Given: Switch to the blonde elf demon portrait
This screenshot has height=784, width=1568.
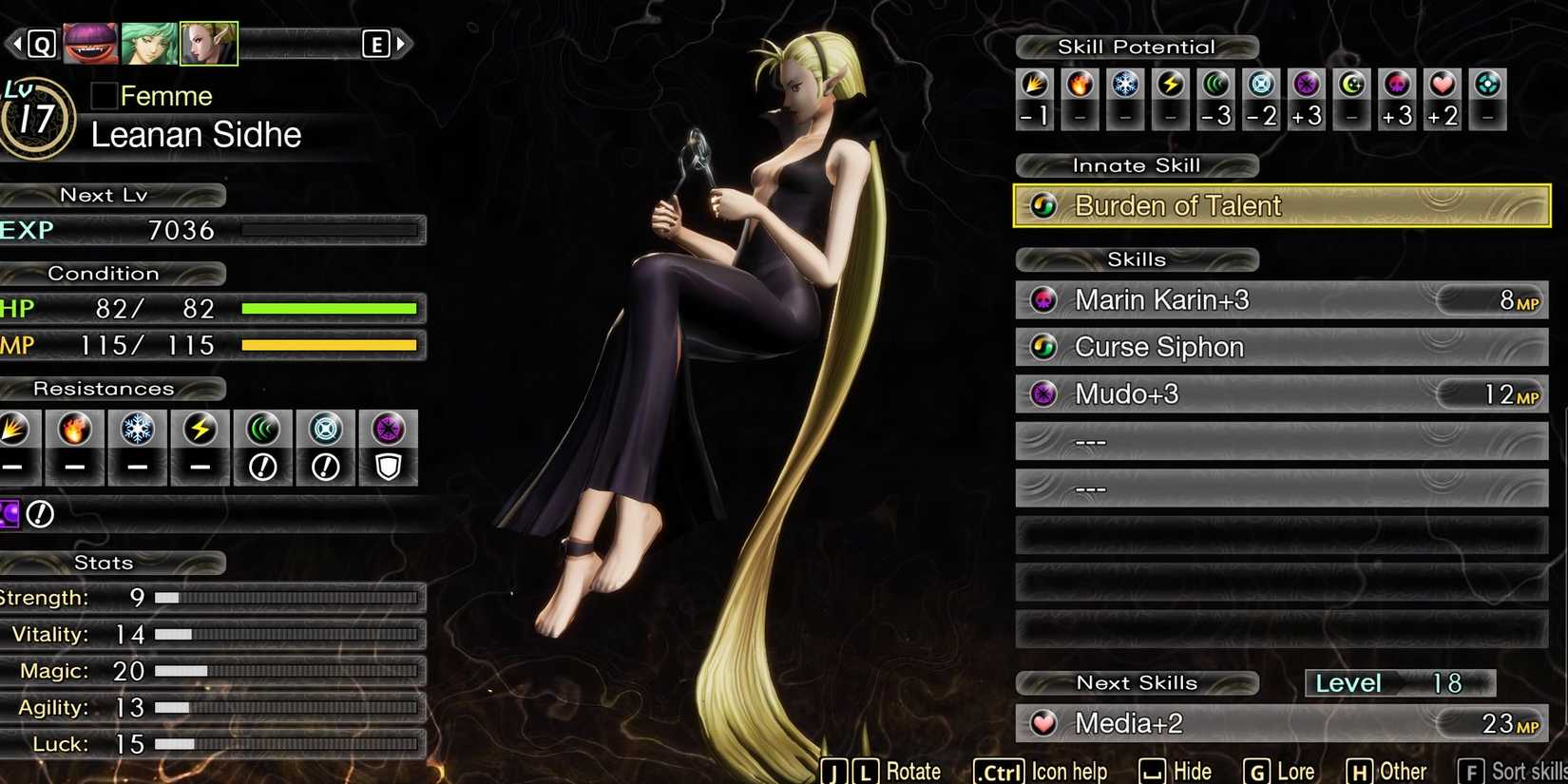Looking at the screenshot, I should pos(208,42).
